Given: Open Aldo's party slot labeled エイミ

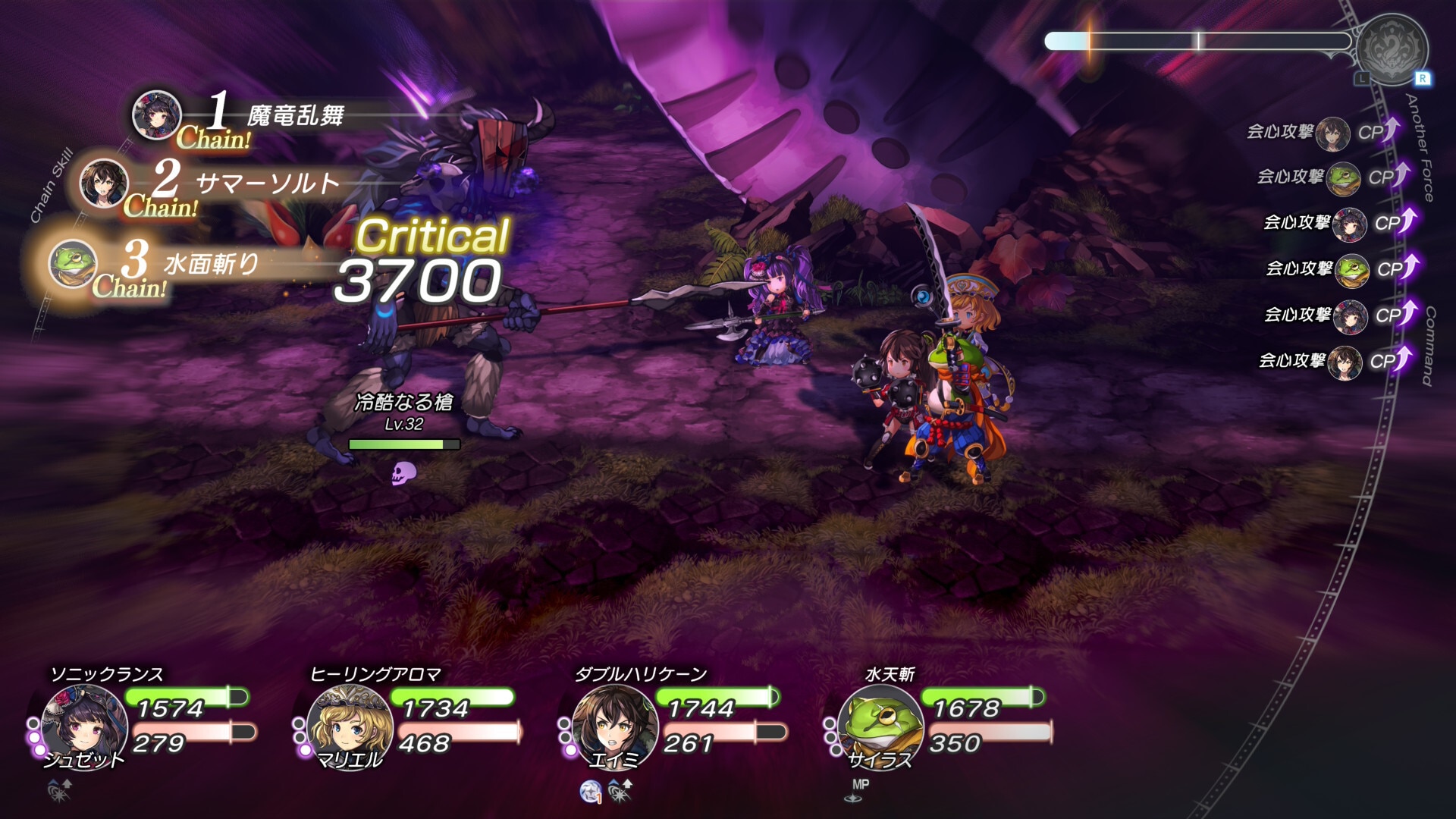Looking at the screenshot, I should pos(614,725).
